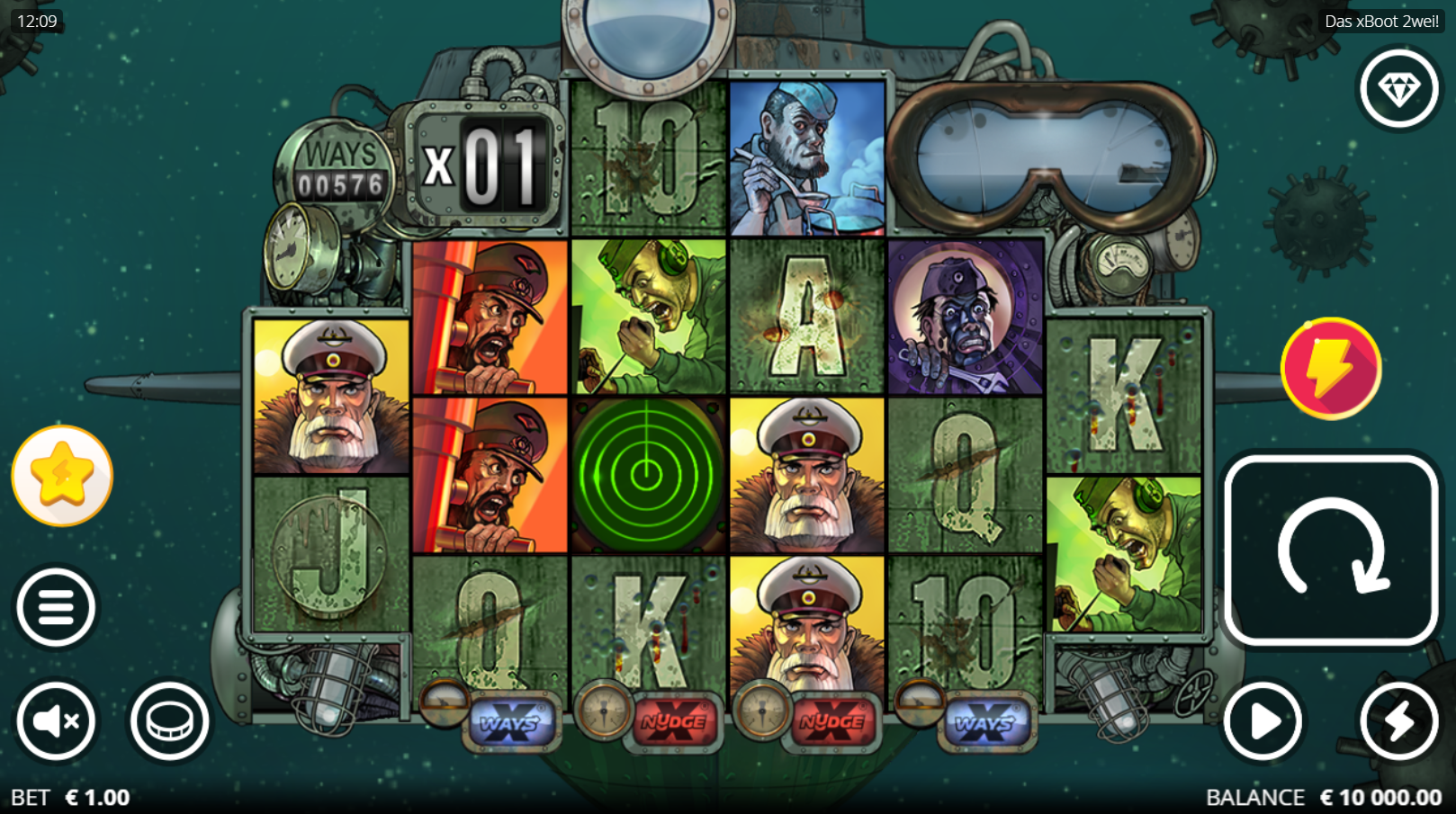Open the yellow star bonus feature button
This screenshot has width=1456, height=814.
pos(62,475)
